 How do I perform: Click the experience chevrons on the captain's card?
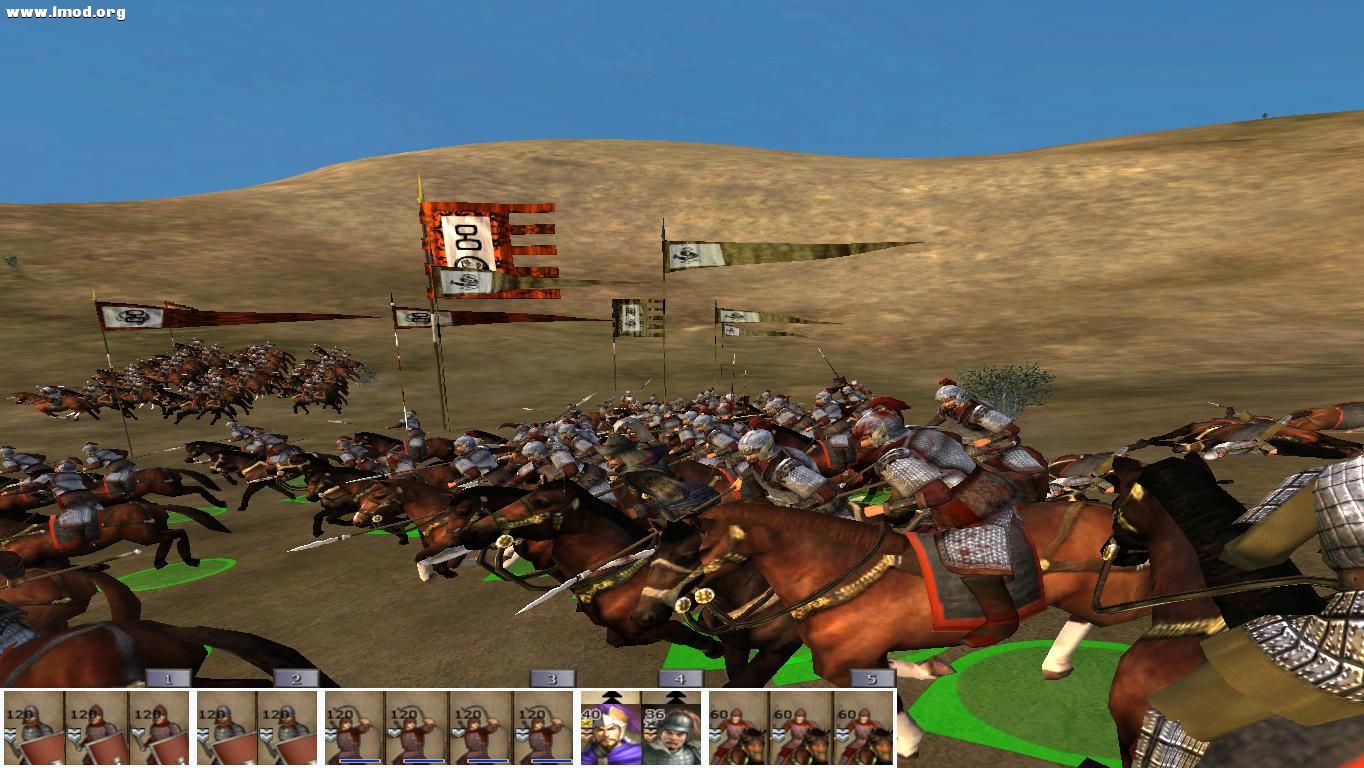coord(650,735)
